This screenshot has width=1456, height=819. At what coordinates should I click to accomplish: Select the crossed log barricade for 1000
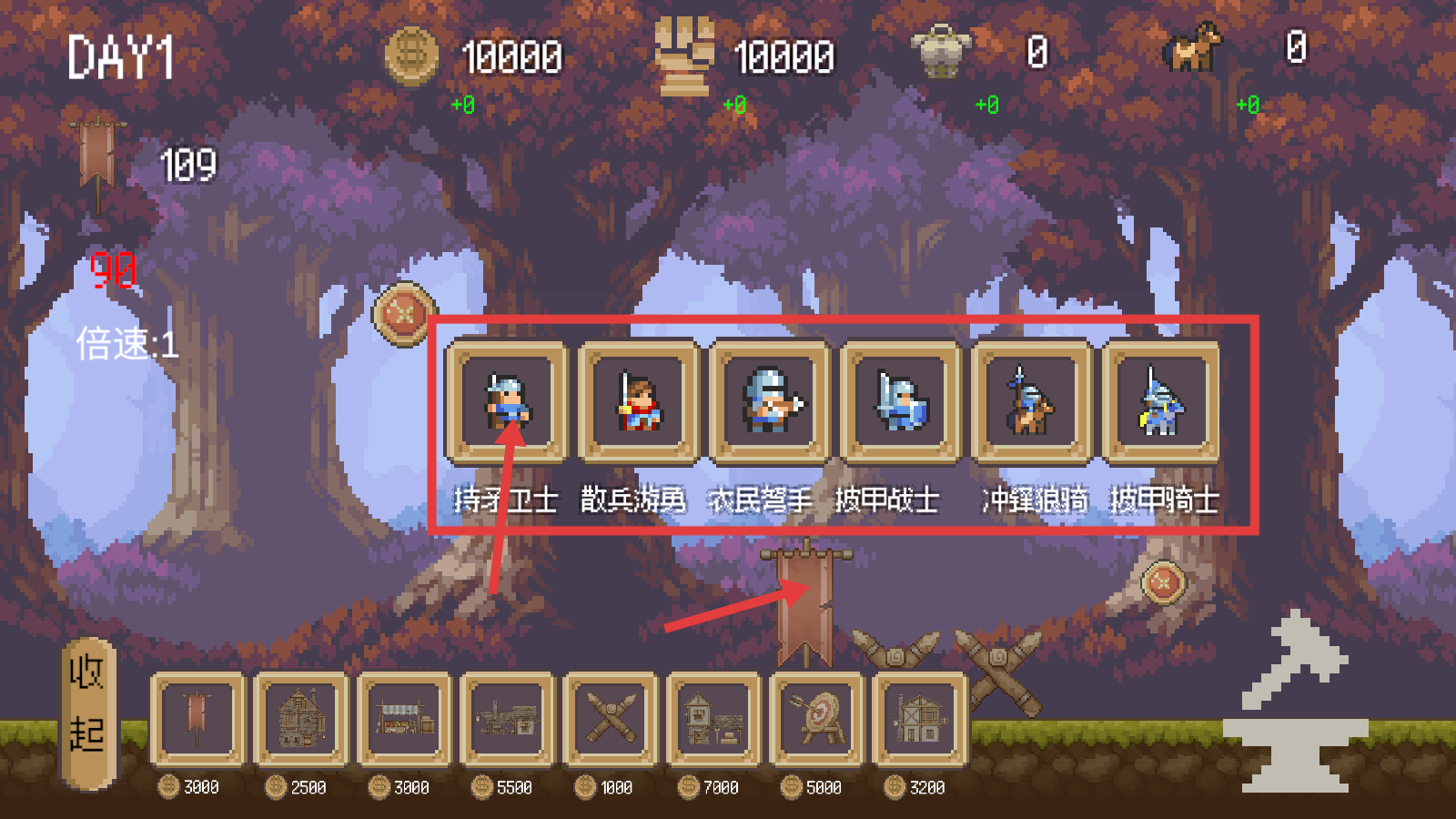610,719
